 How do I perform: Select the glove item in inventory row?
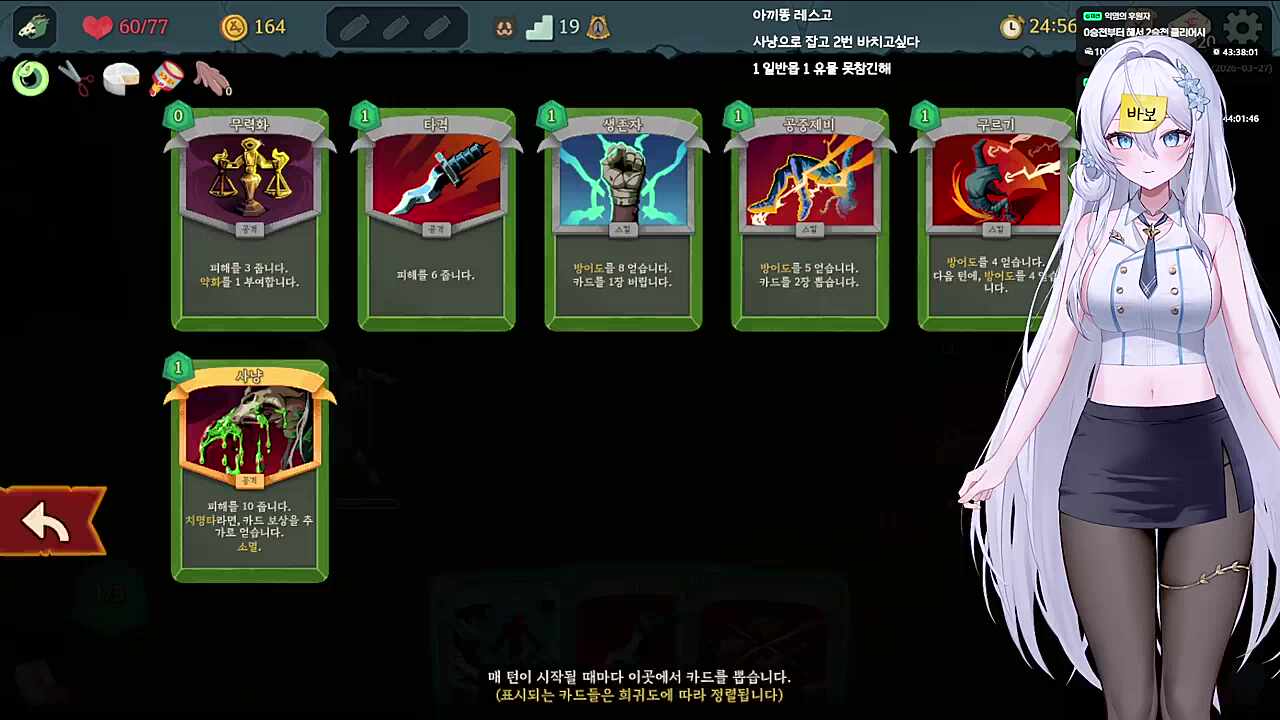point(212,80)
